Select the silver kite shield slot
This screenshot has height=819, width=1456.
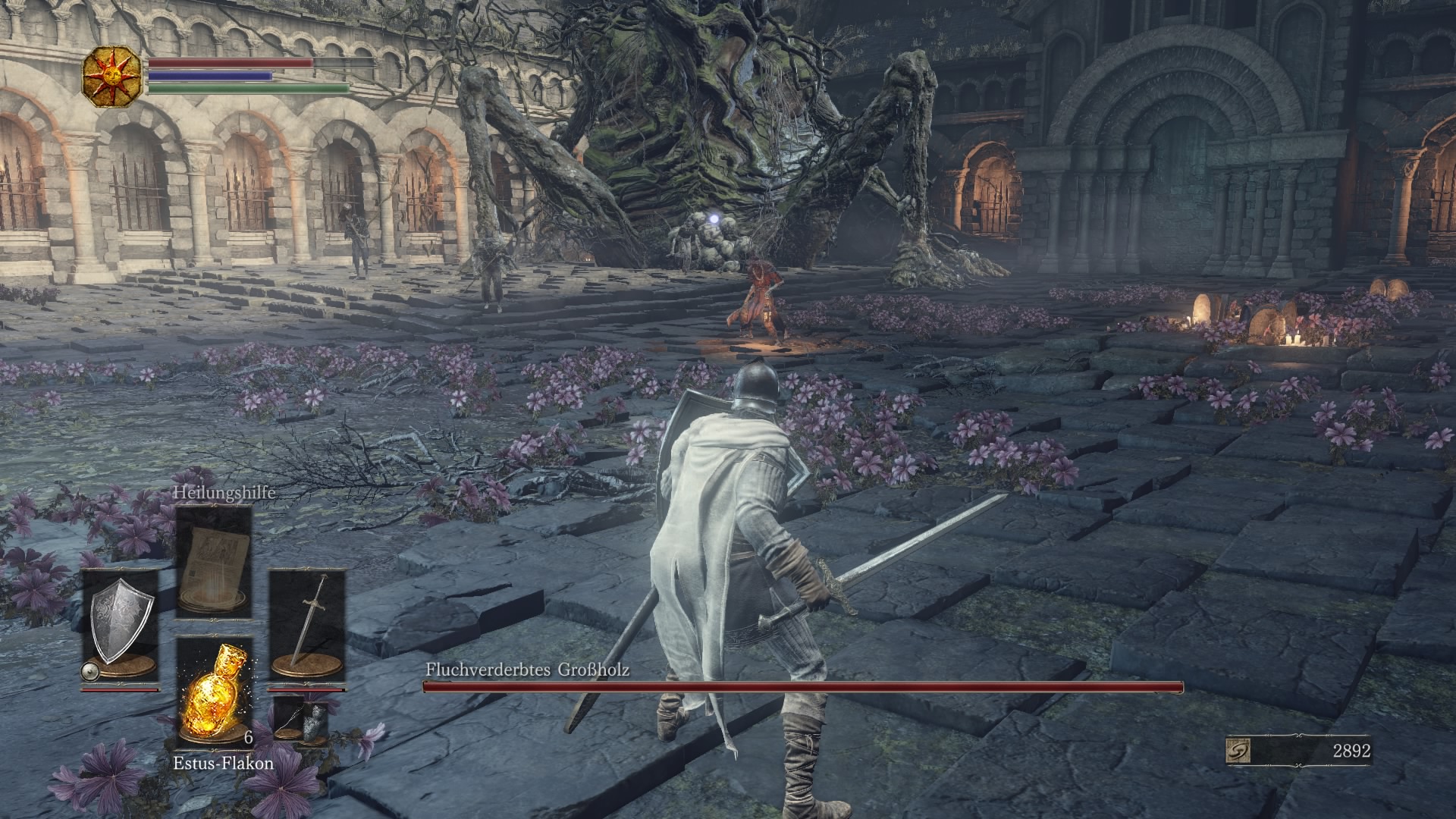(x=121, y=623)
